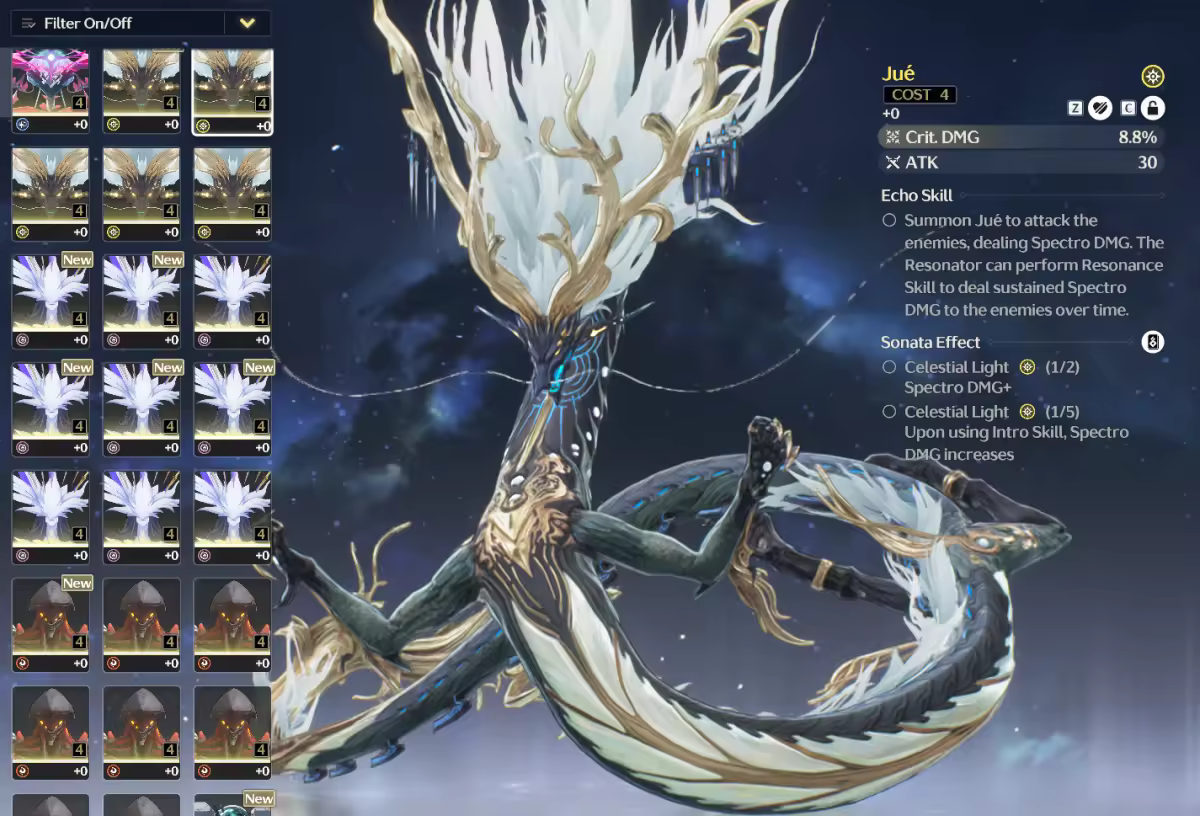This screenshot has height=816, width=1200.
Task: Expand the yellow chevron filter dropdown
Action: pyautogui.click(x=247, y=23)
